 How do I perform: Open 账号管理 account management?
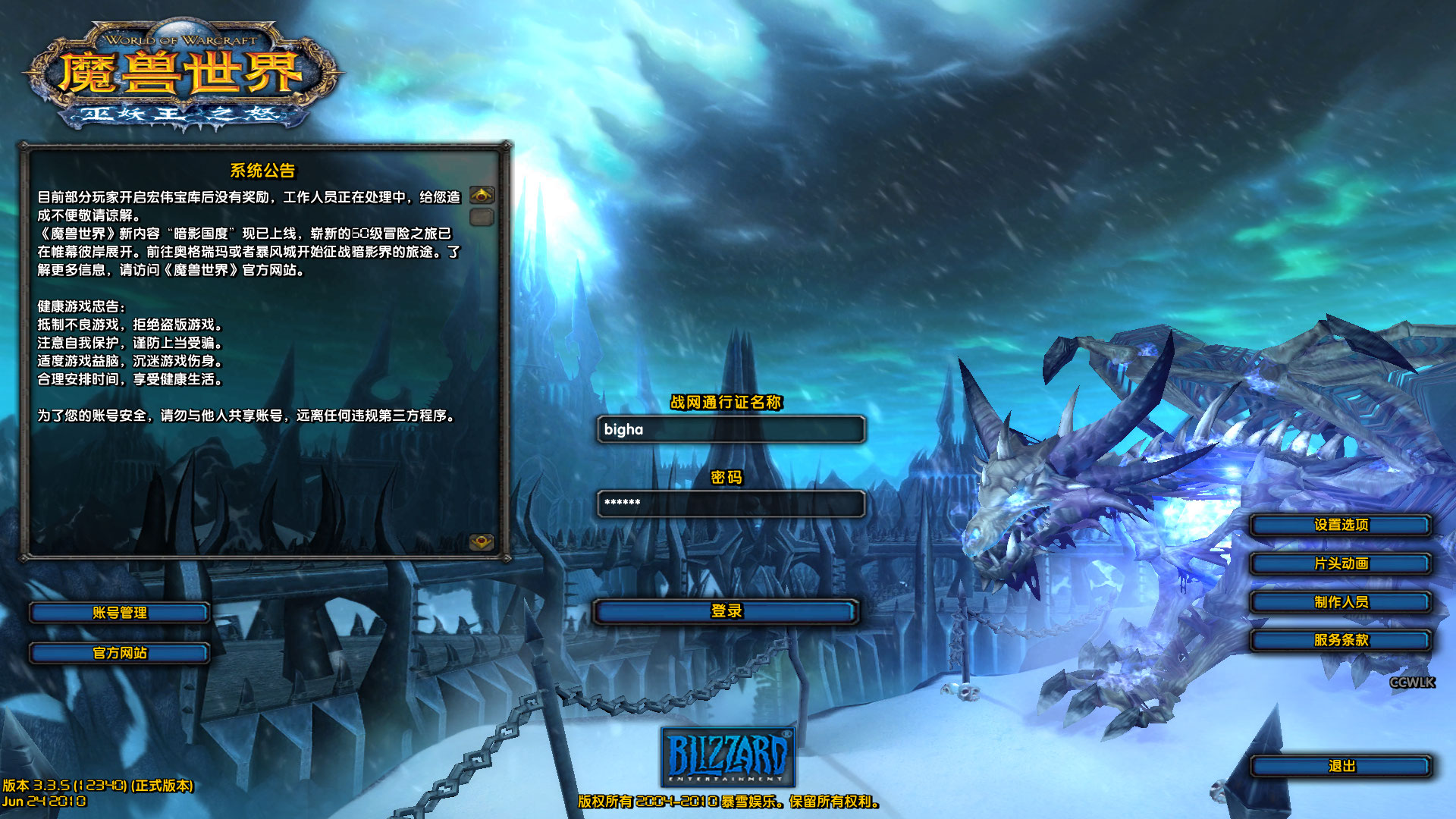(x=119, y=613)
